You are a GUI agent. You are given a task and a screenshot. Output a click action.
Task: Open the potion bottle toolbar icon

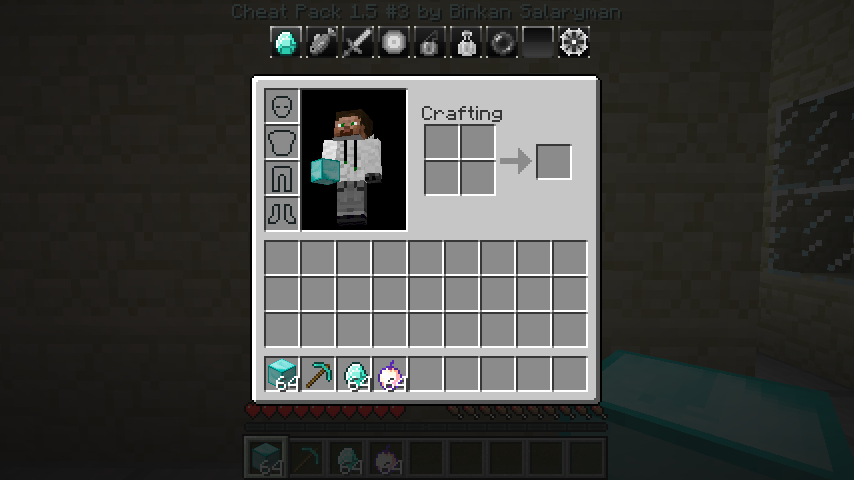pyautogui.click(x=466, y=43)
